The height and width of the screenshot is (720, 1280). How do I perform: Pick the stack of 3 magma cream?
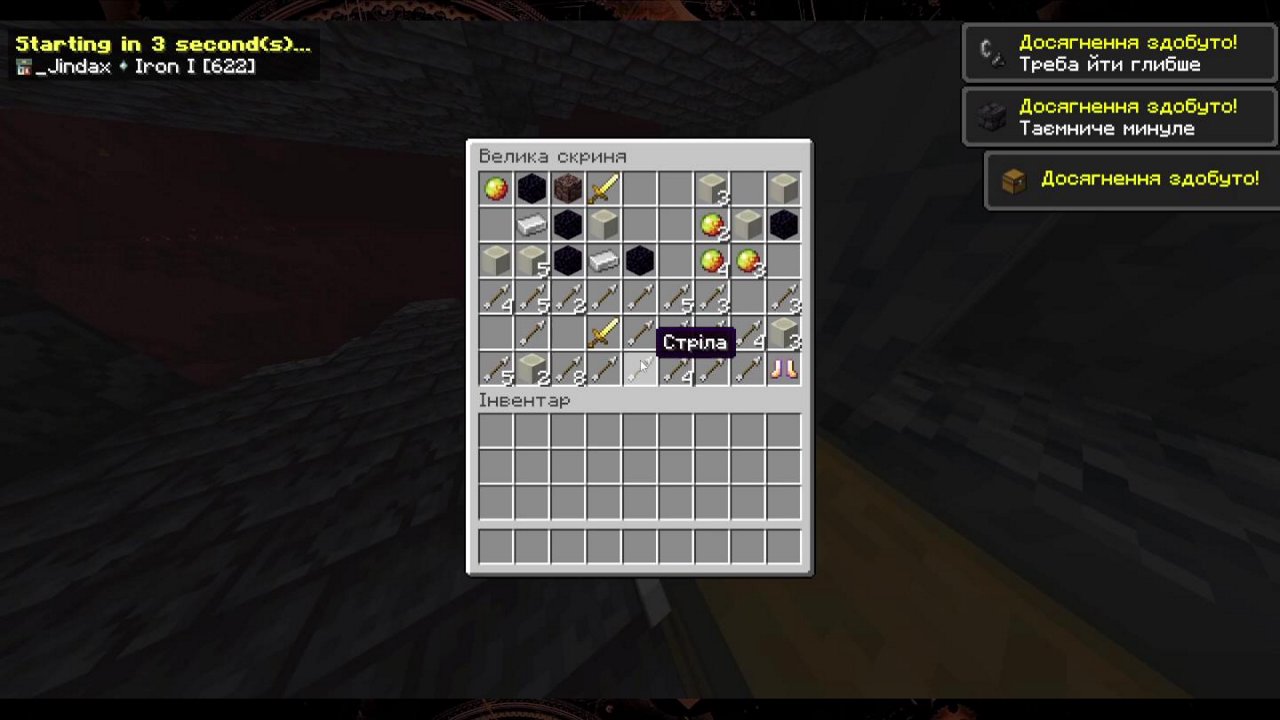[x=748, y=261]
